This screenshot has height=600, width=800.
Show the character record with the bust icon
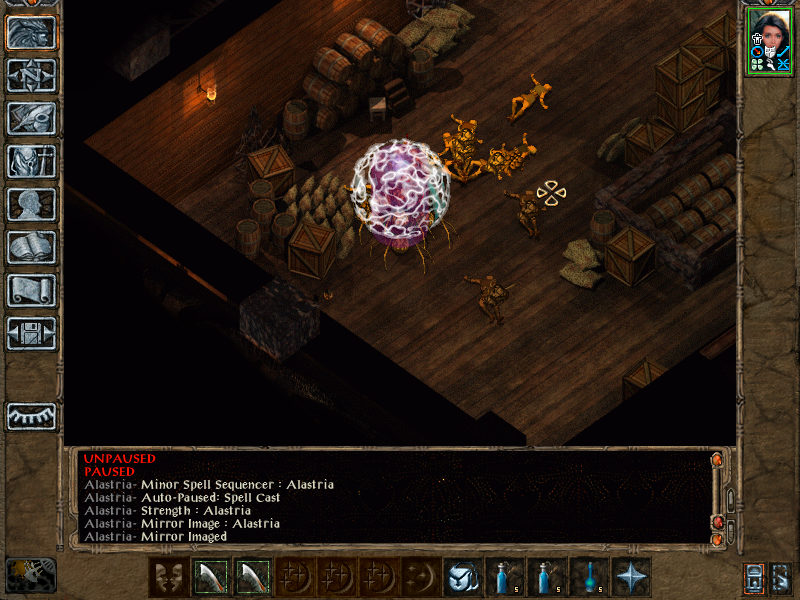[x=31, y=204]
